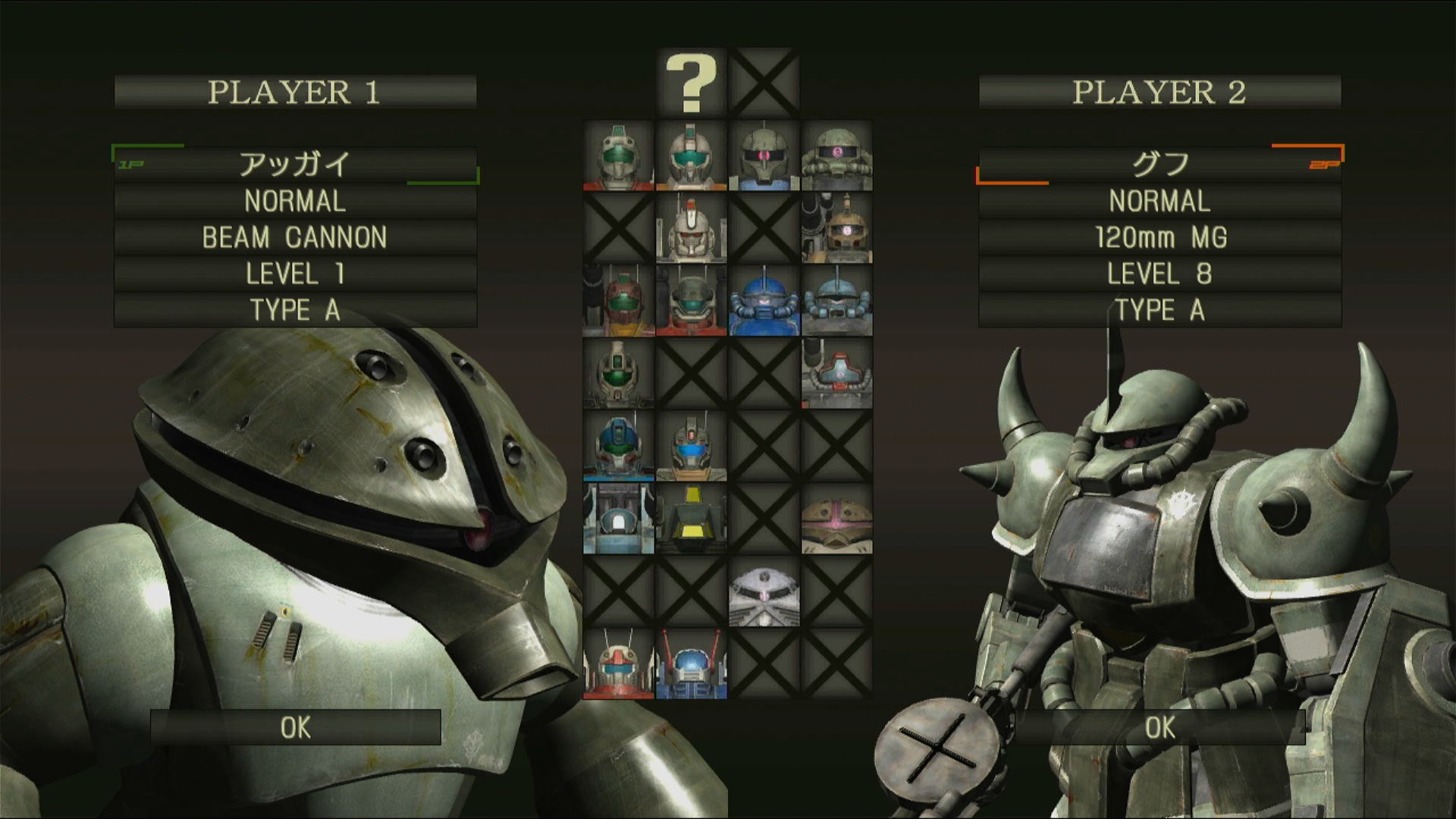Choose Player 2's グフ name row
The height and width of the screenshot is (819, 1456).
[x=1159, y=164]
